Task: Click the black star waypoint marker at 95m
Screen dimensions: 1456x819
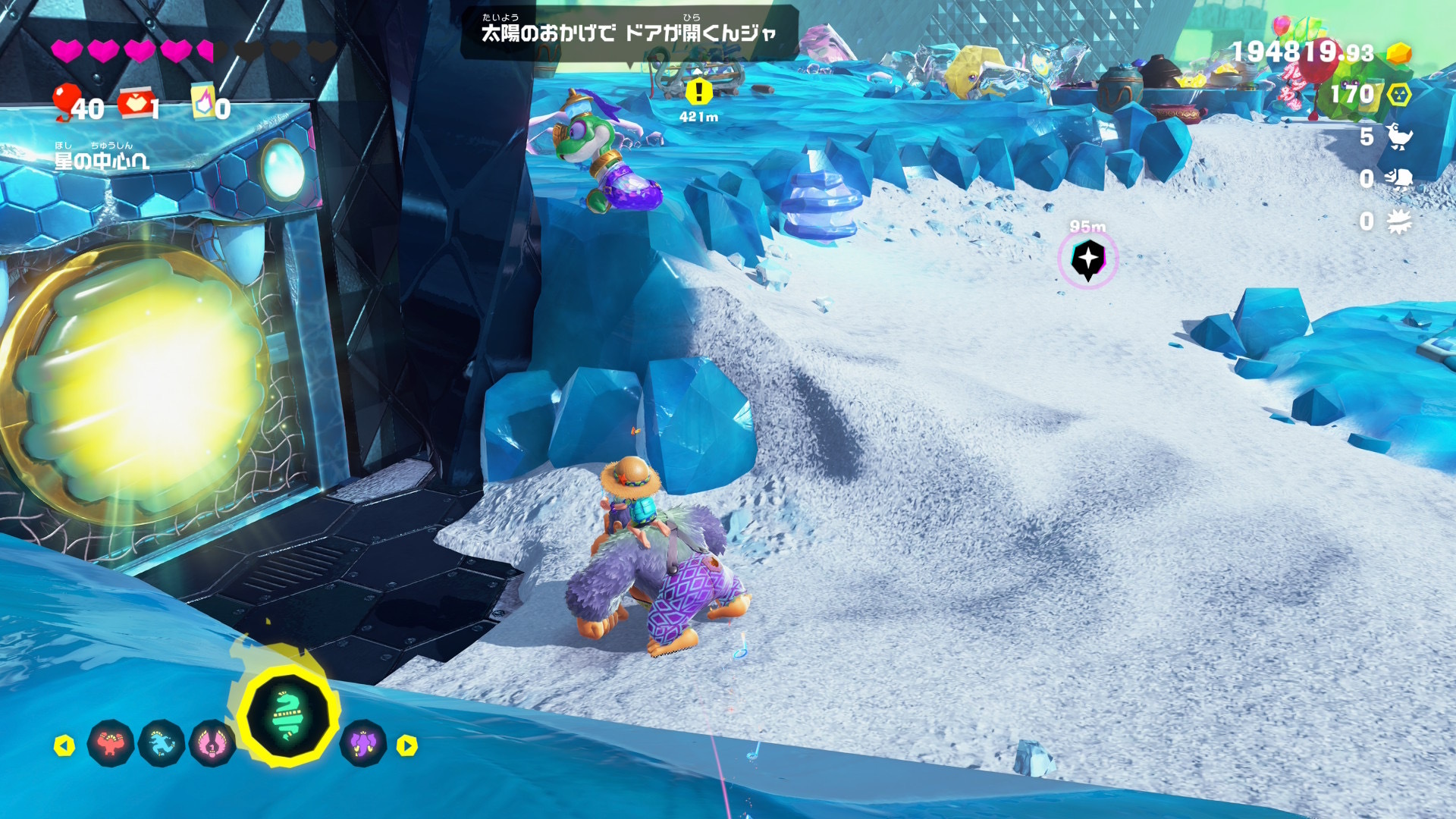Action: click(1087, 259)
